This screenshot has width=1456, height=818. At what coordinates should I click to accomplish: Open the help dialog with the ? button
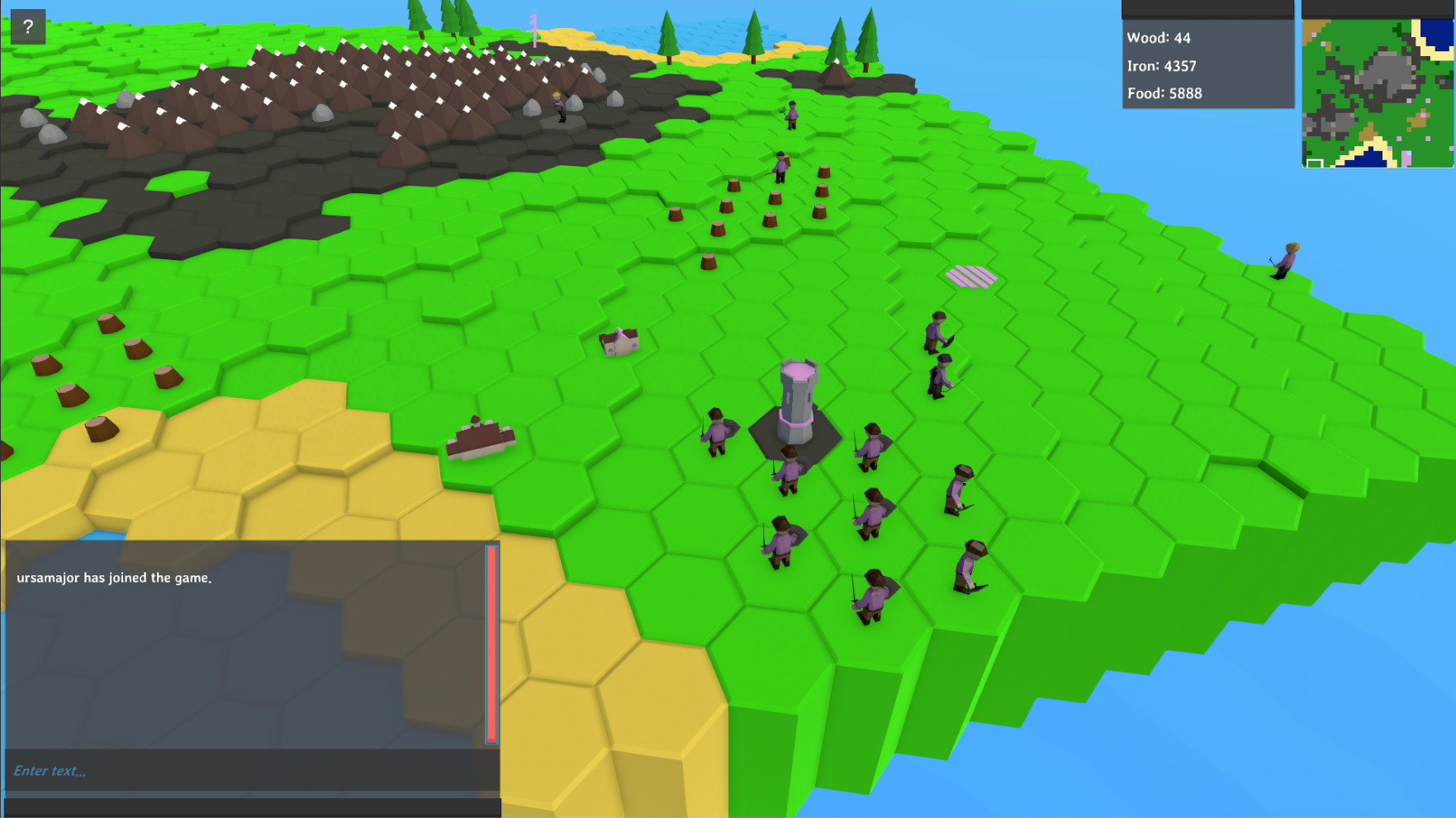(x=29, y=26)
